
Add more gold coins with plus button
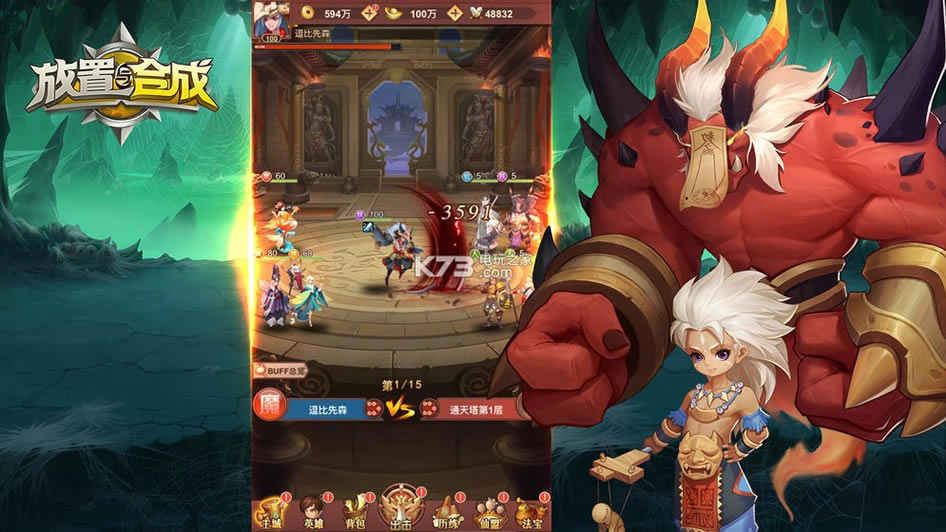pos(370,13)
